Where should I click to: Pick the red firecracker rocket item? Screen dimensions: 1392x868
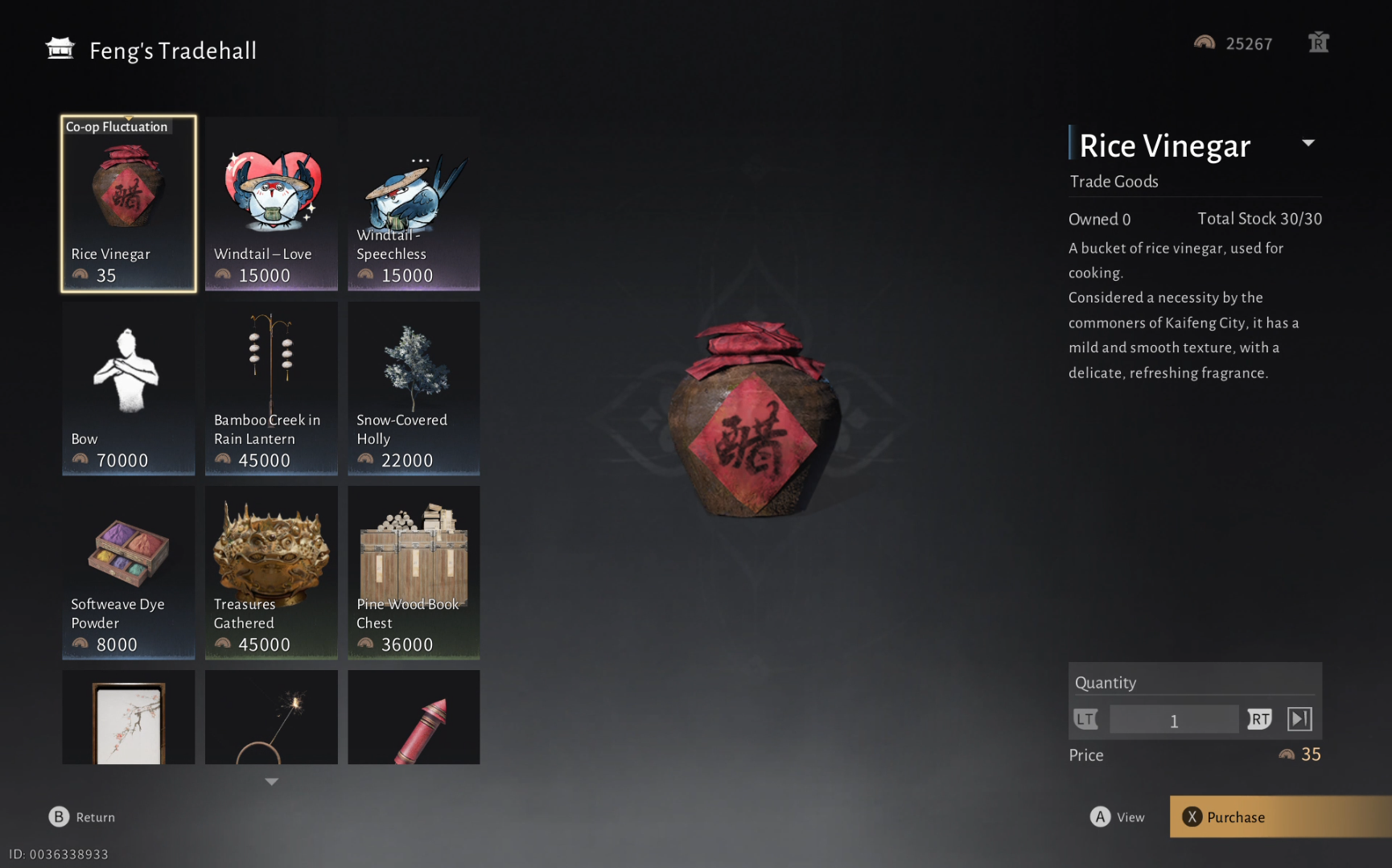tap(414, 717)
